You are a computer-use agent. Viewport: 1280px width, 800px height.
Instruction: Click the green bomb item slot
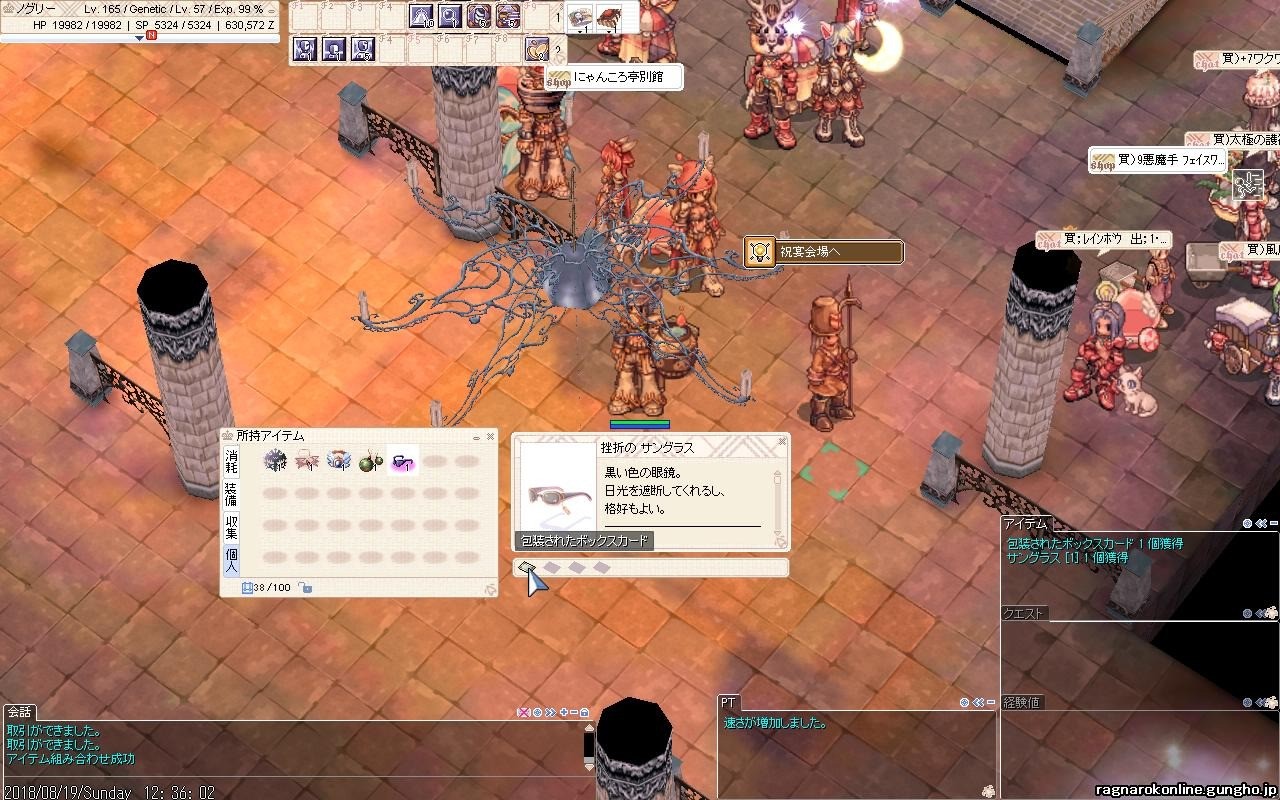tap(370, 461)
